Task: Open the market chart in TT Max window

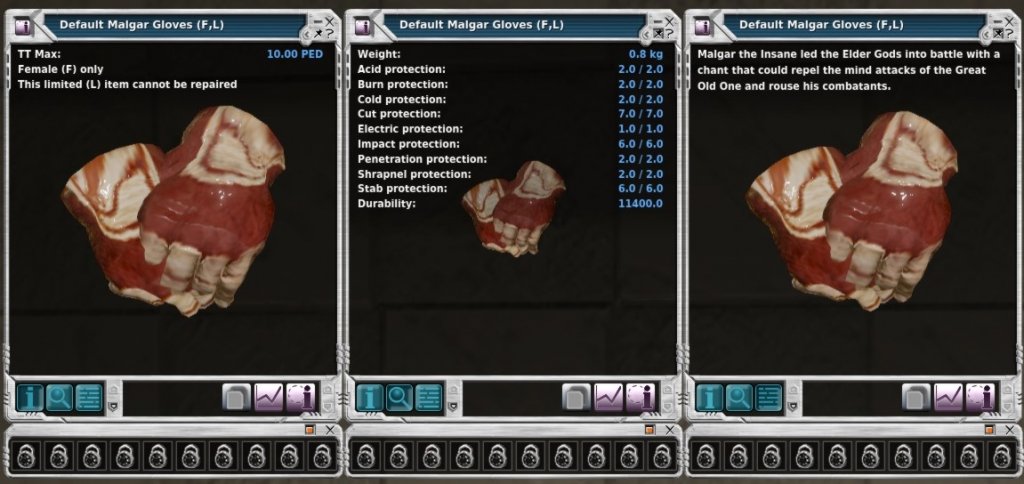Action: pyautogui.click(x=269, y=397)
